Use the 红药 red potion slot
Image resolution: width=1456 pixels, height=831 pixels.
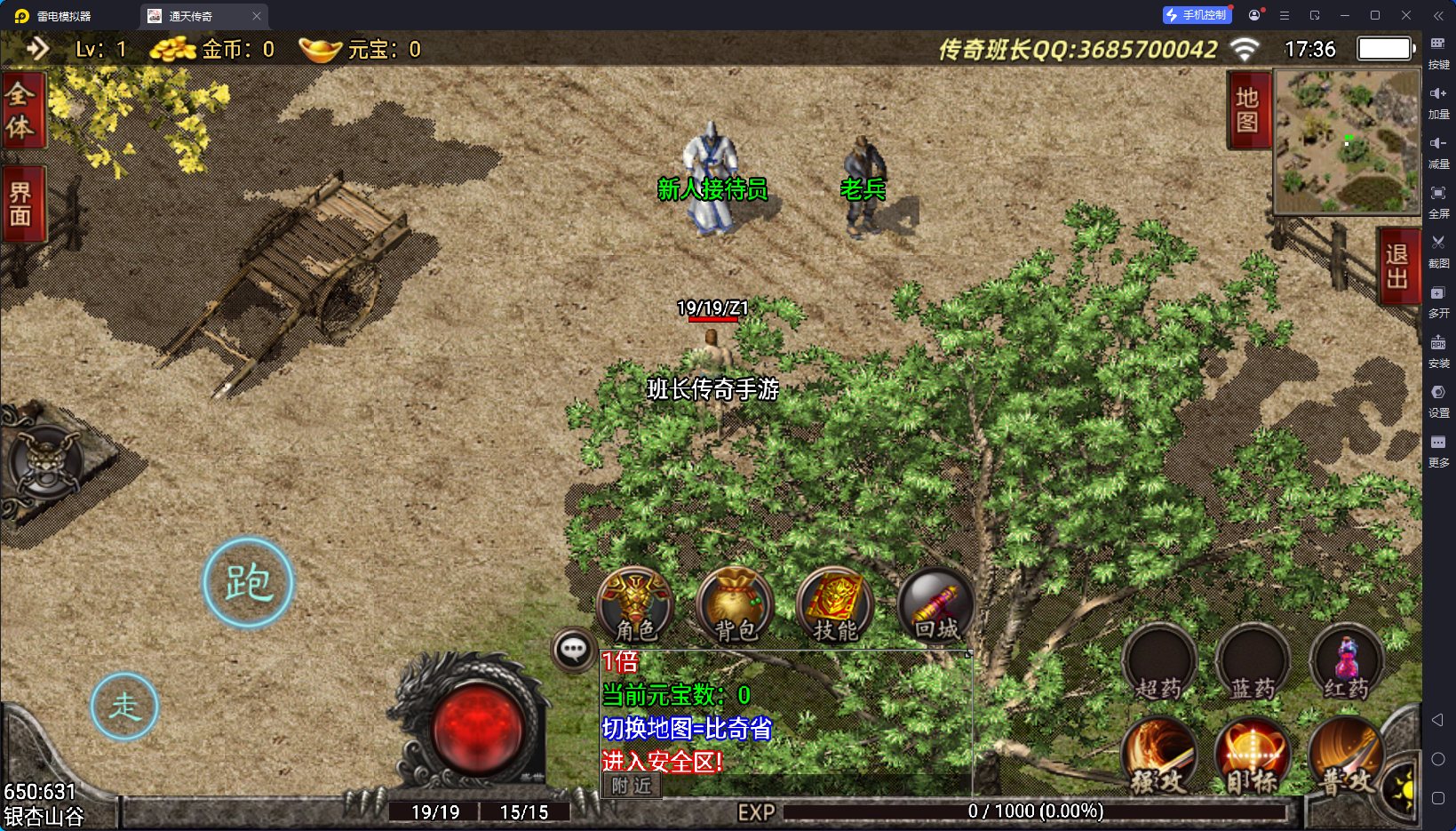(1347, 663)
